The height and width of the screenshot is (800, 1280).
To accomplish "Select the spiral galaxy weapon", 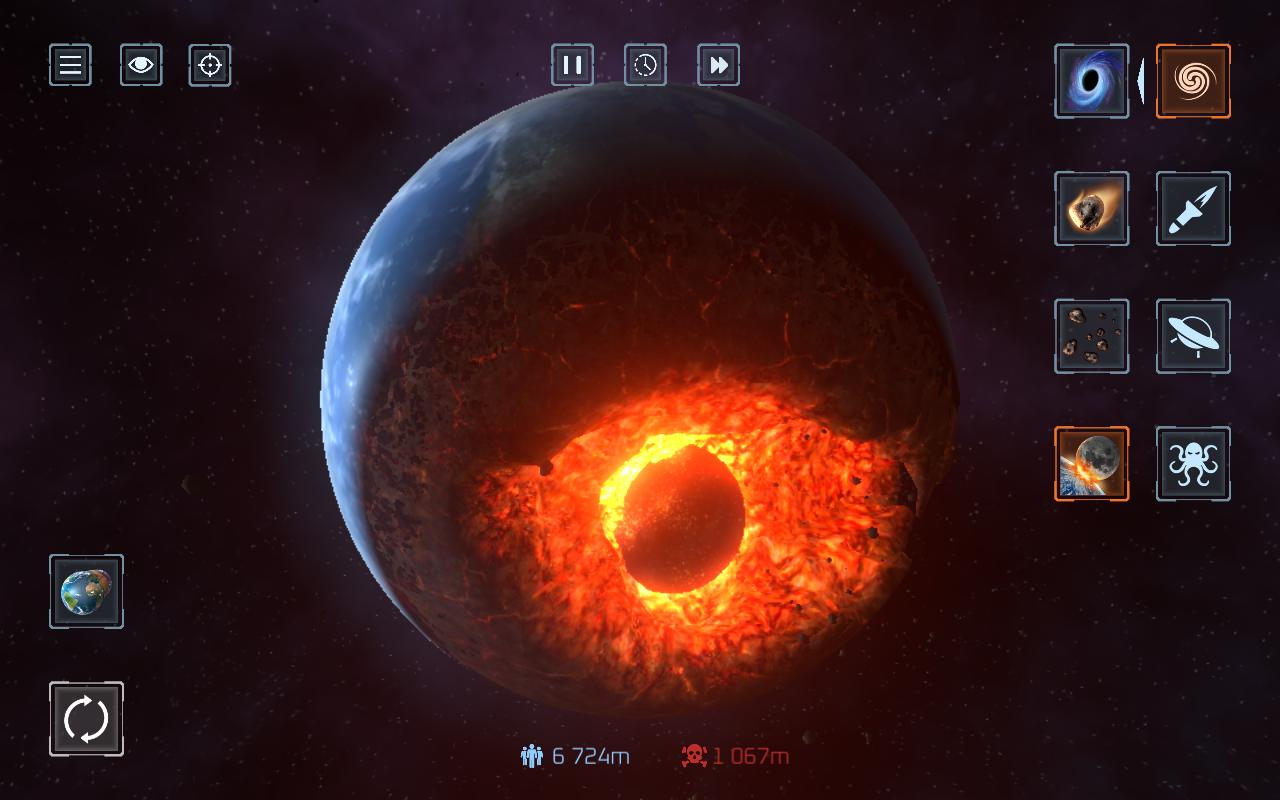I will click(1192, 81).
